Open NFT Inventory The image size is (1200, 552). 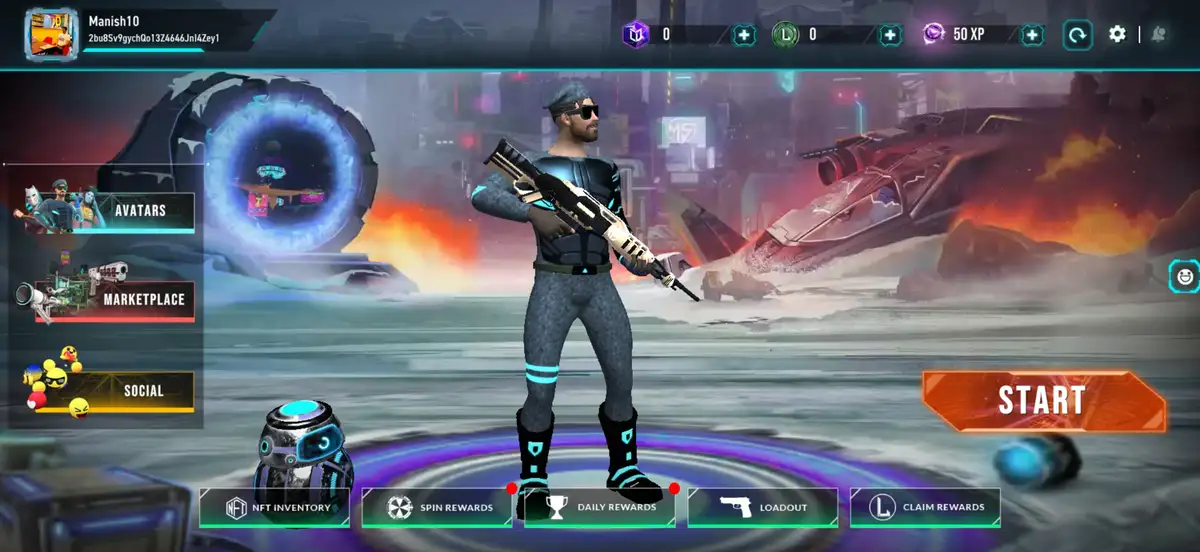[275, 508]
